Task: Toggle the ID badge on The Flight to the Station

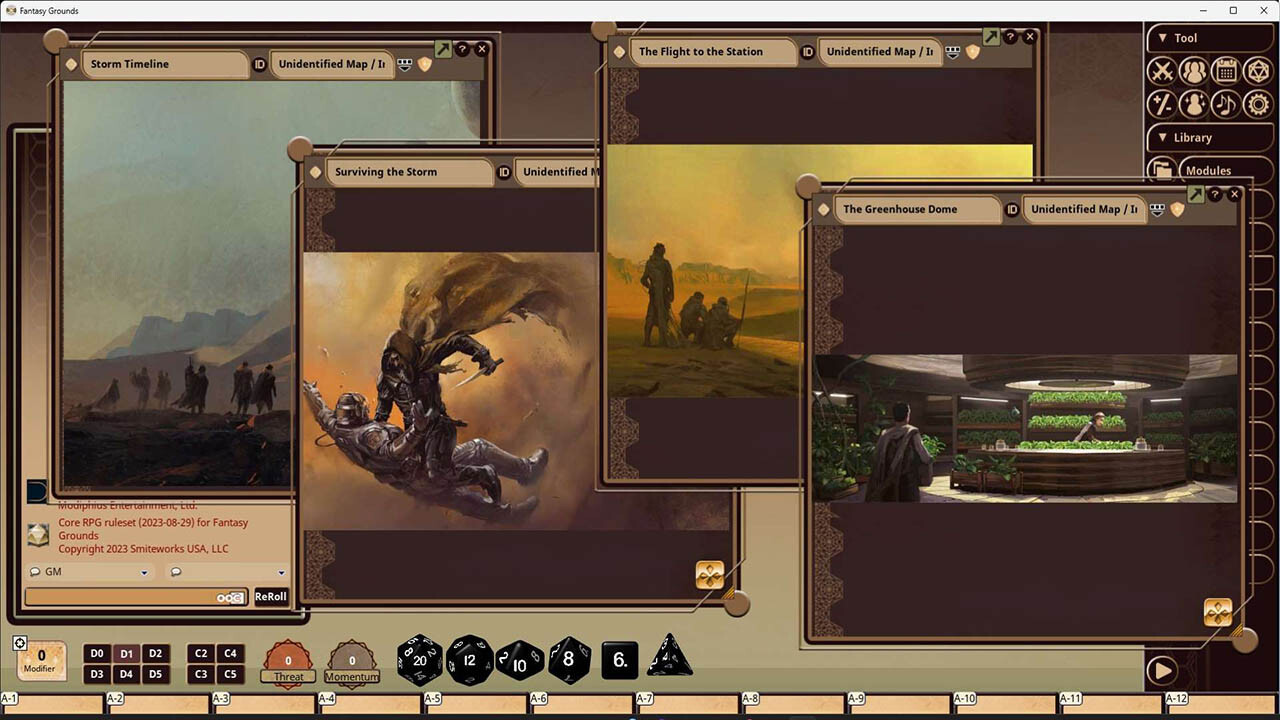Action: tap(808, 51)
